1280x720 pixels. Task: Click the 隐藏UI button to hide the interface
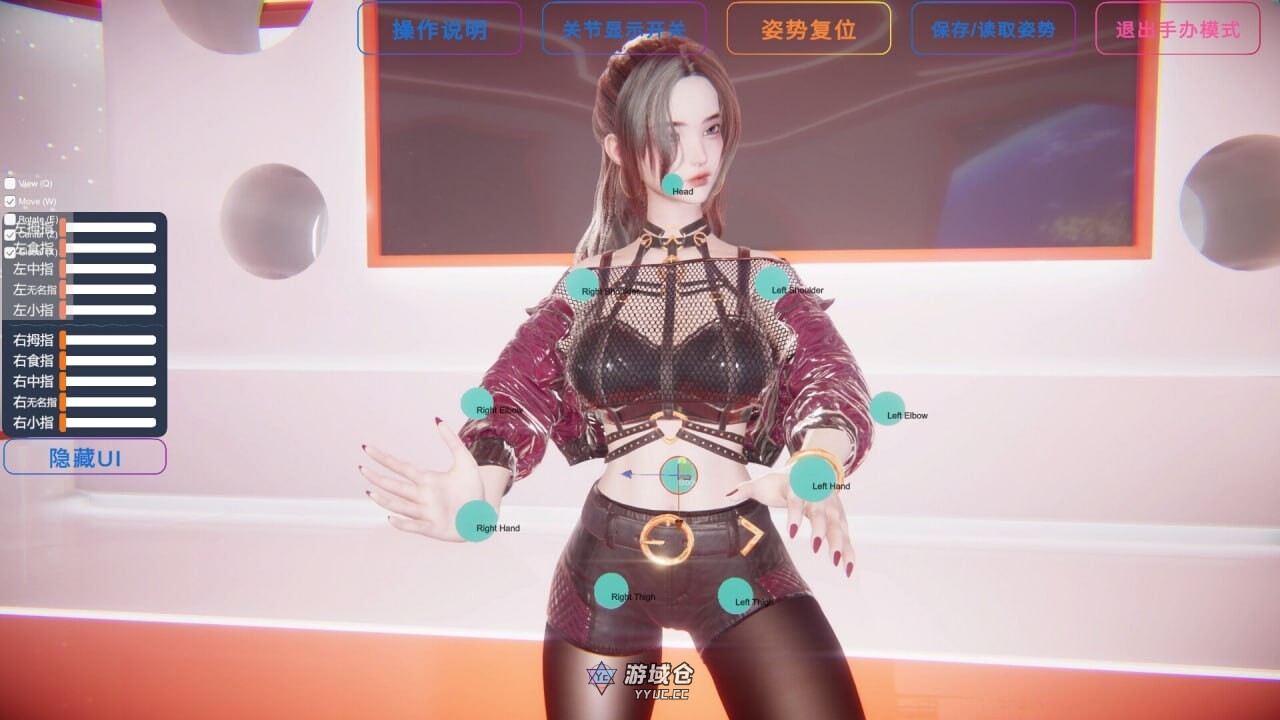click(x=85, y=457)
